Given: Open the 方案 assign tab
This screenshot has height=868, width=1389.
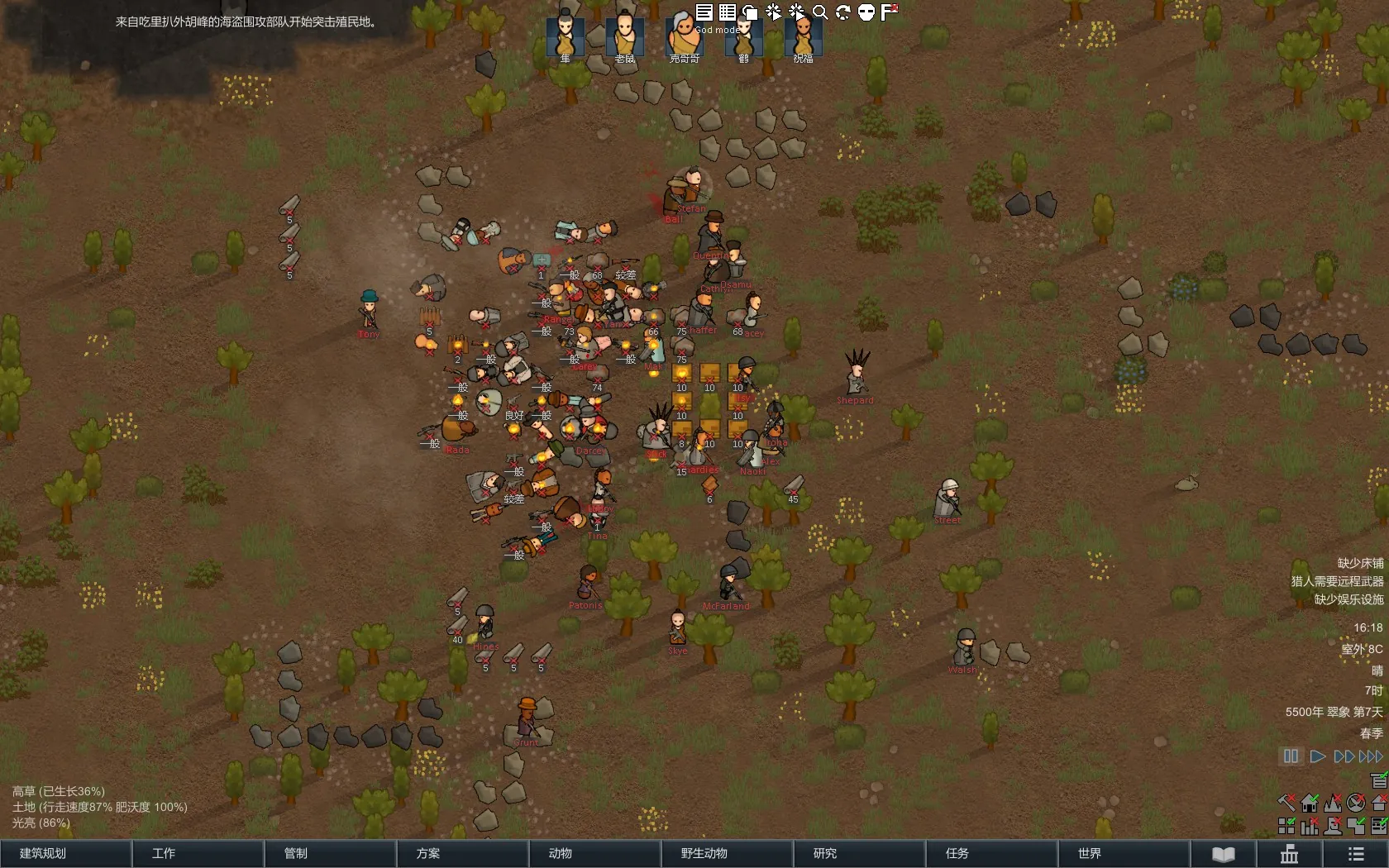Looking at the screenshot, I should (x=462, y=853).
